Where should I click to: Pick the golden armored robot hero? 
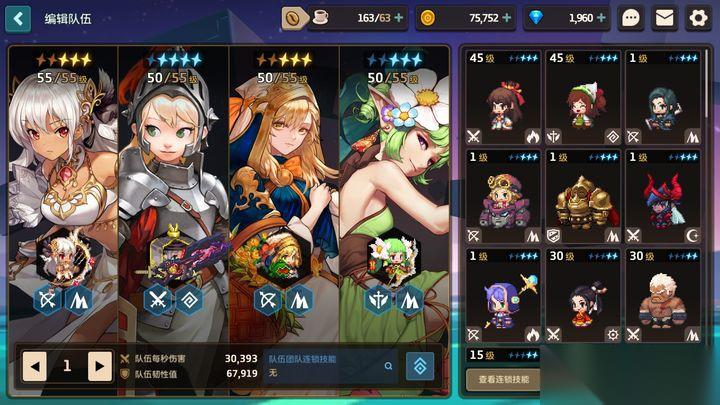[582, 197]
